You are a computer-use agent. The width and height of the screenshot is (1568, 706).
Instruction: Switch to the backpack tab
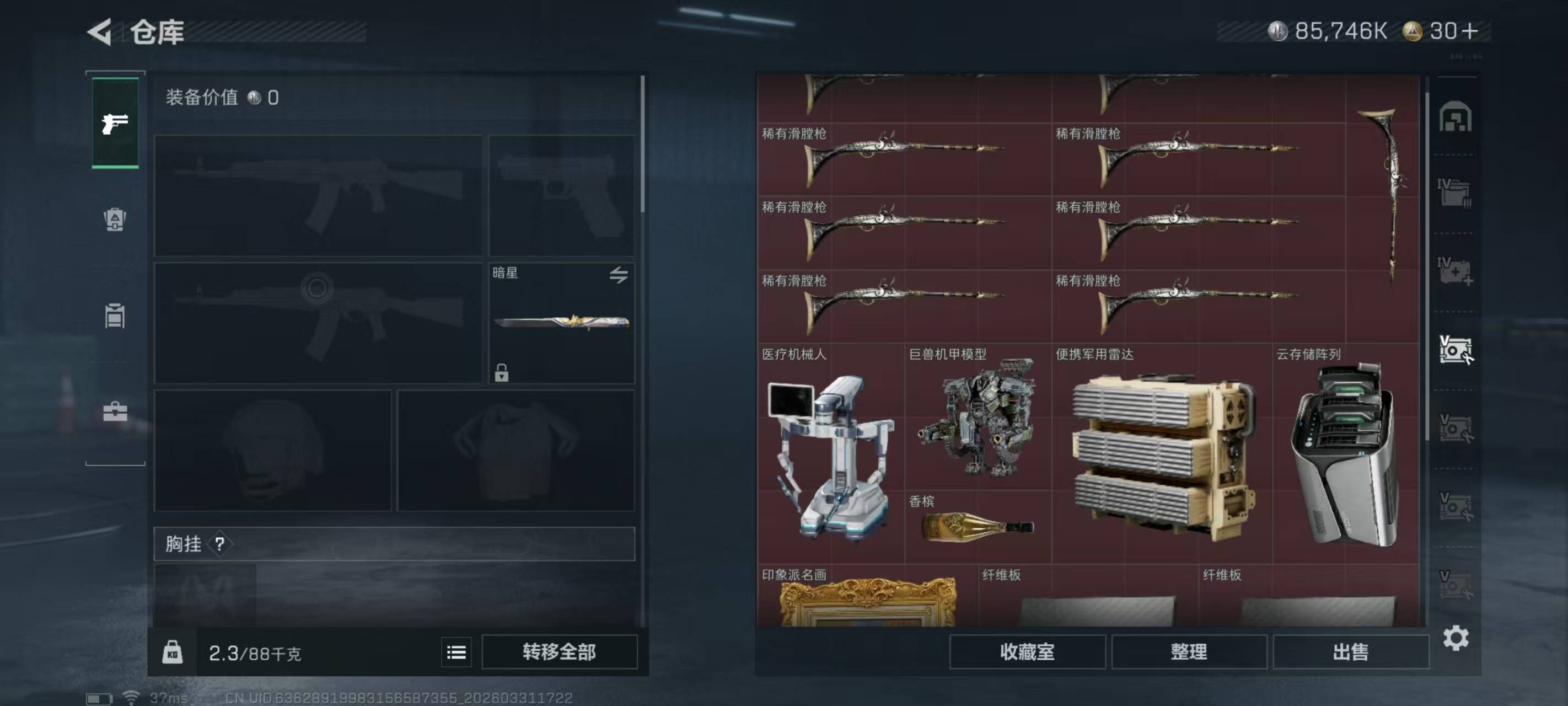(x=115, y=220)
